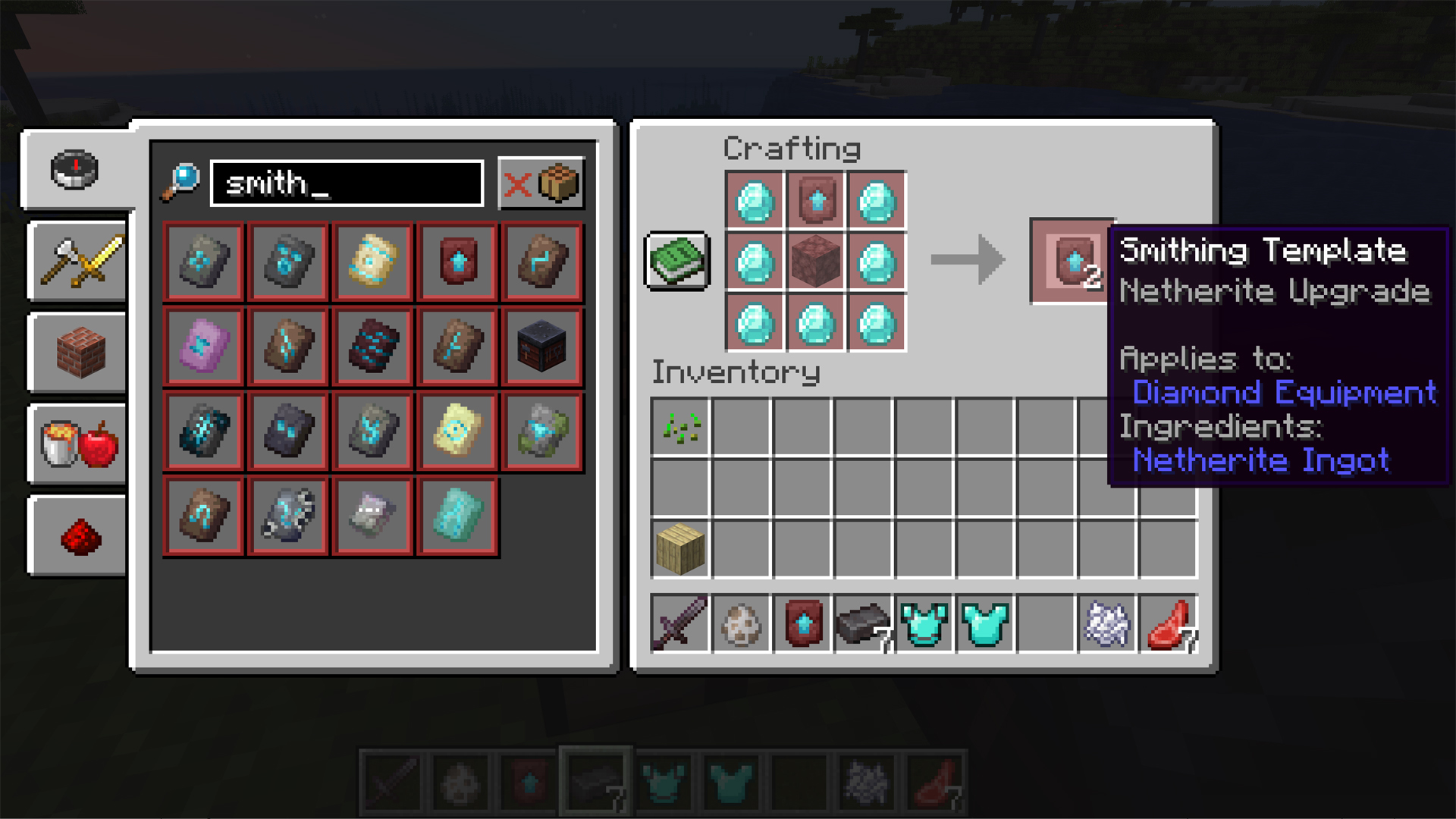Toggle craftable-only filter with the crafting table icon
The image size is (1456, 819).
pyautogui.click(x=559, y=182)
